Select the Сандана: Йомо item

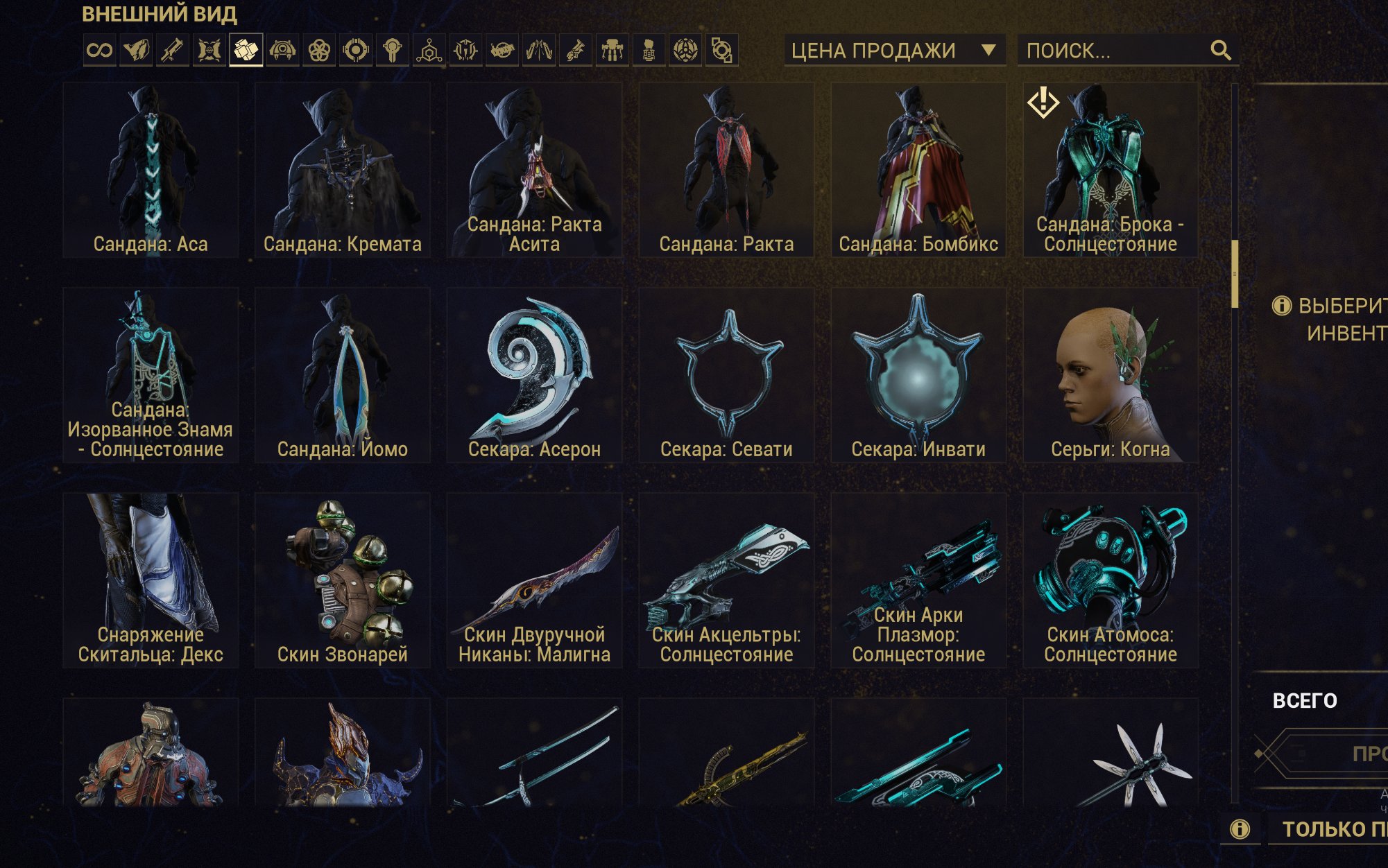pos(343,376)
